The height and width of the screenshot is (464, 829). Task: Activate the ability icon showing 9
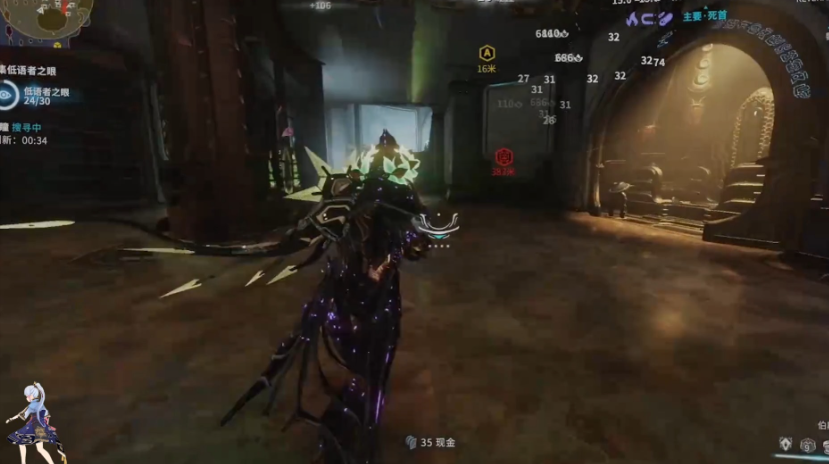808,445
